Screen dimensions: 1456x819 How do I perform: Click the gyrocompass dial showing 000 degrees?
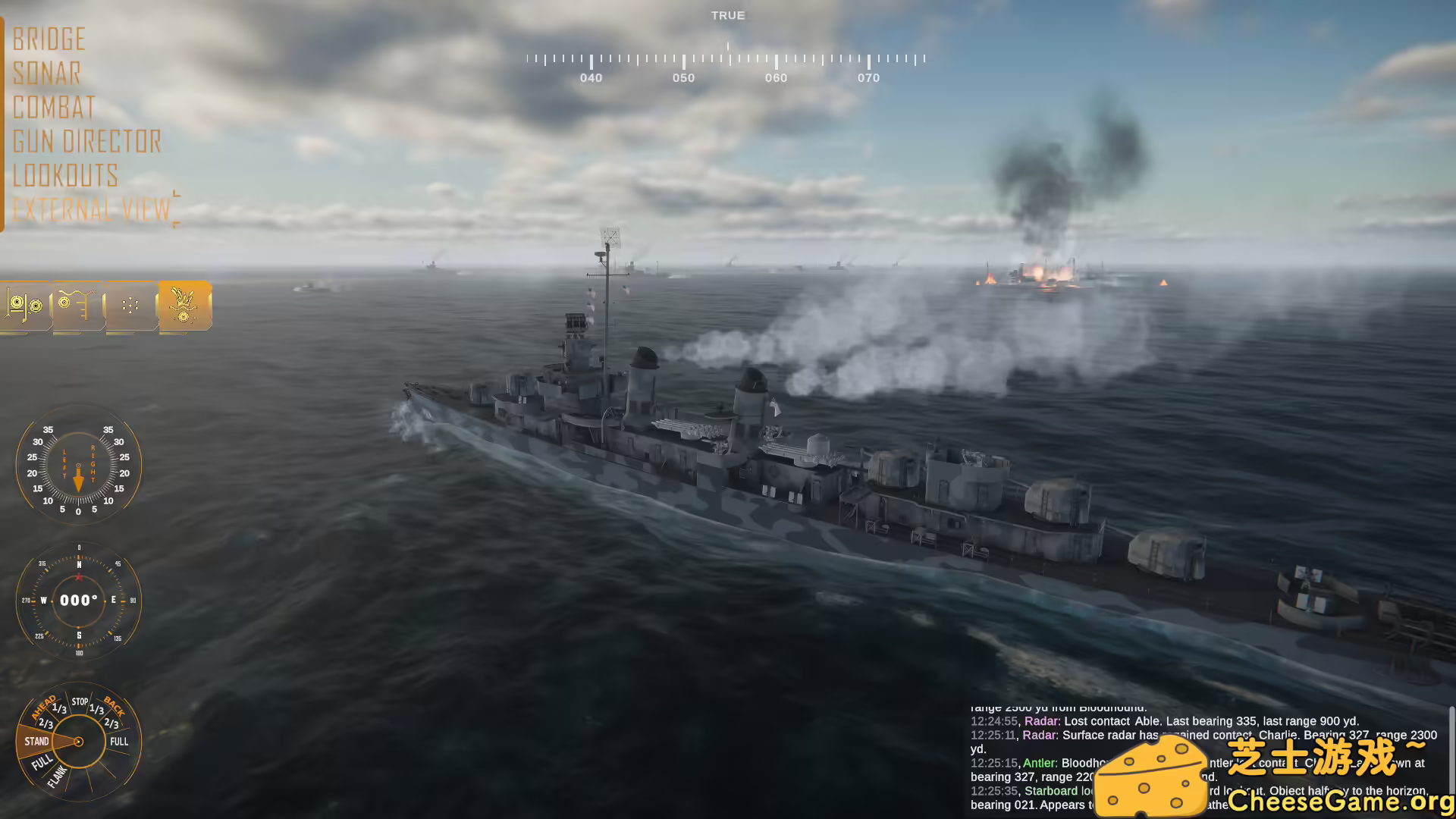[x=77, y=600]
